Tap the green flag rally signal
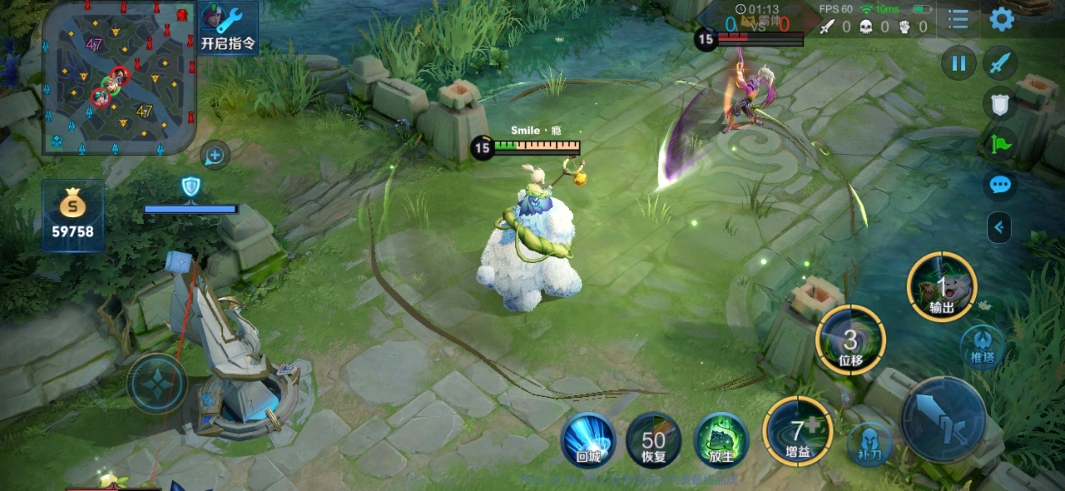Viewport: 1065px width, 491px height. coord(999,143)
